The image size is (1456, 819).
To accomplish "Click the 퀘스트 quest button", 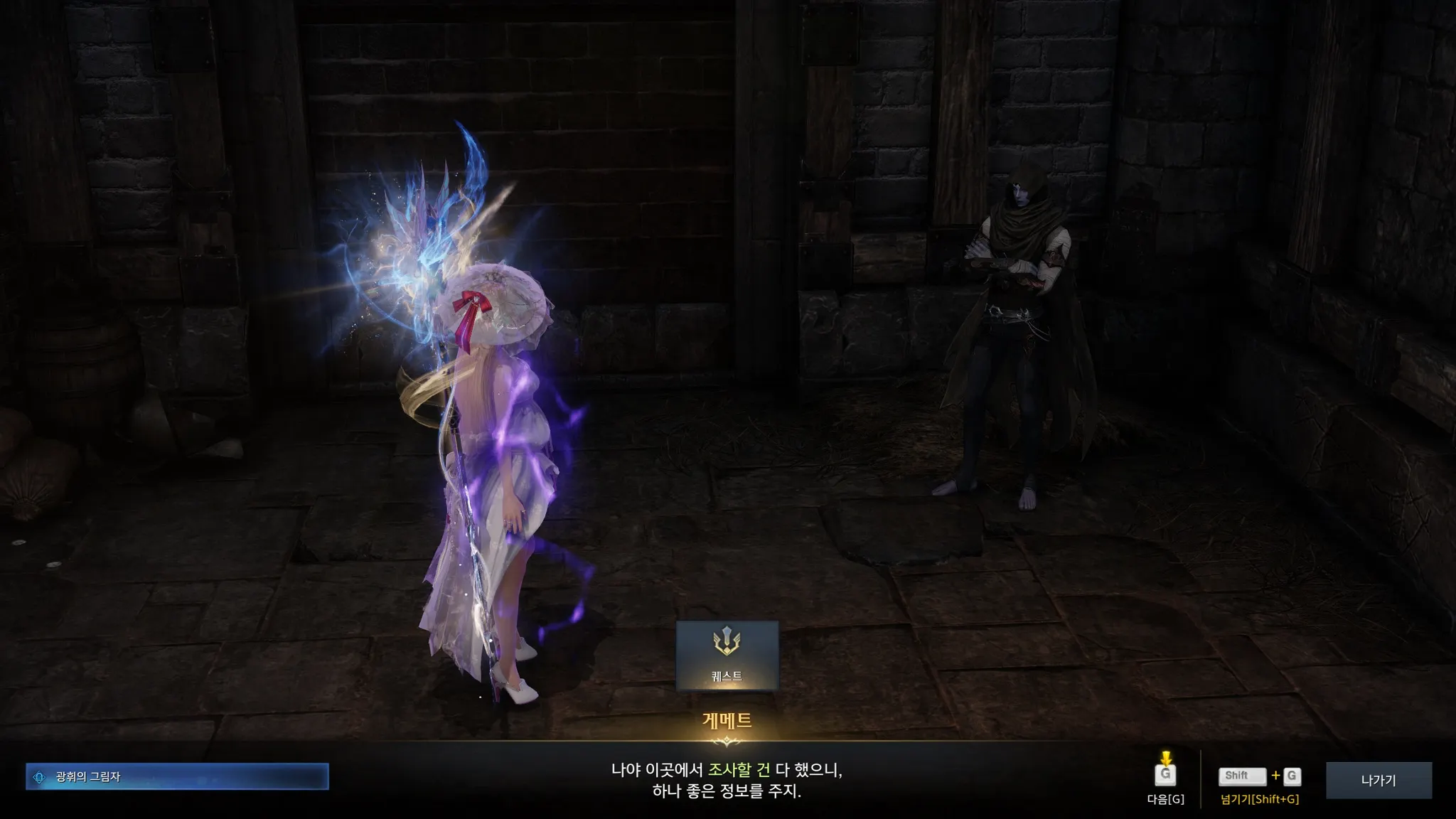I will tap(727, 655).
